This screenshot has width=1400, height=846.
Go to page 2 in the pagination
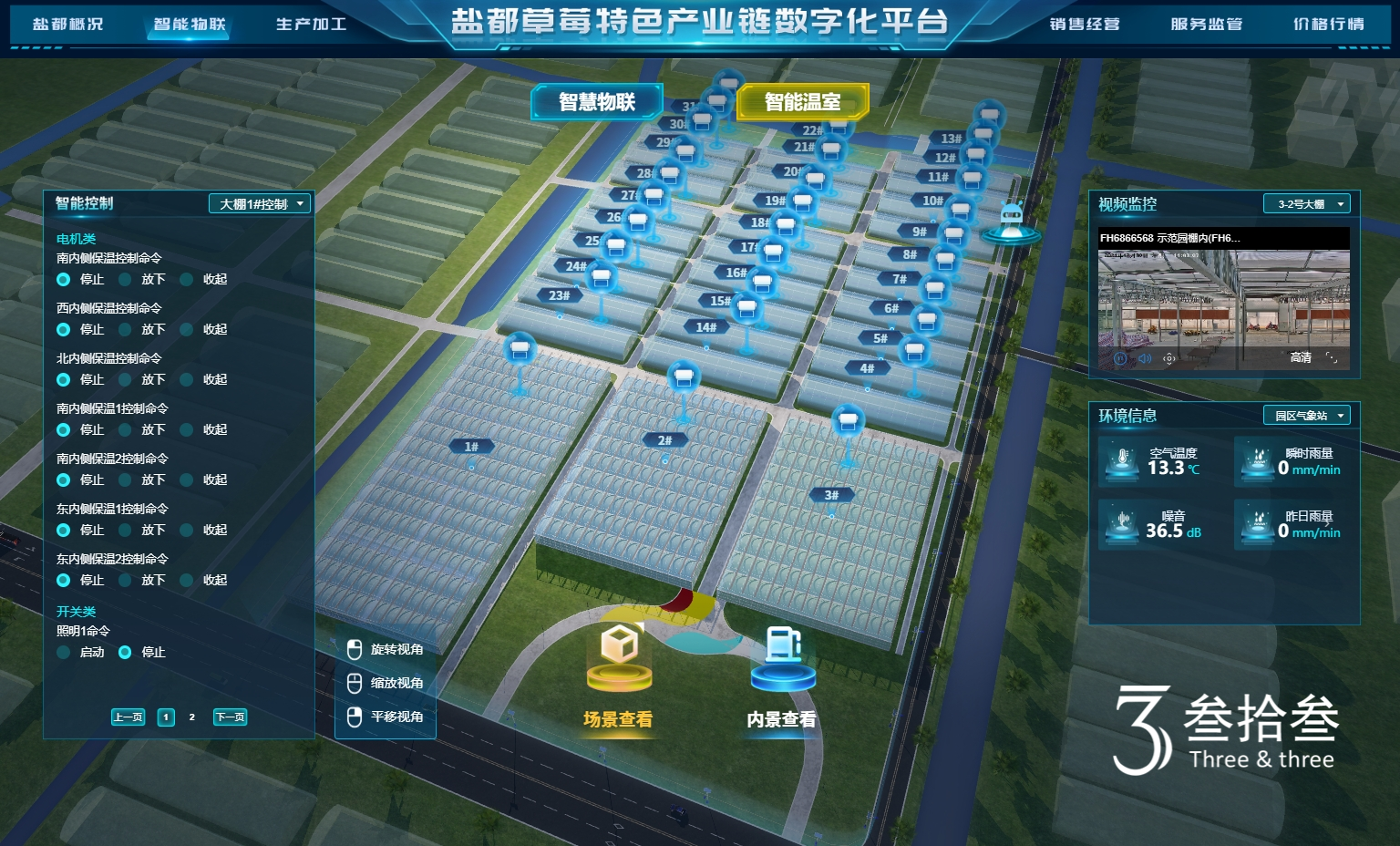(x=191, y=717)
